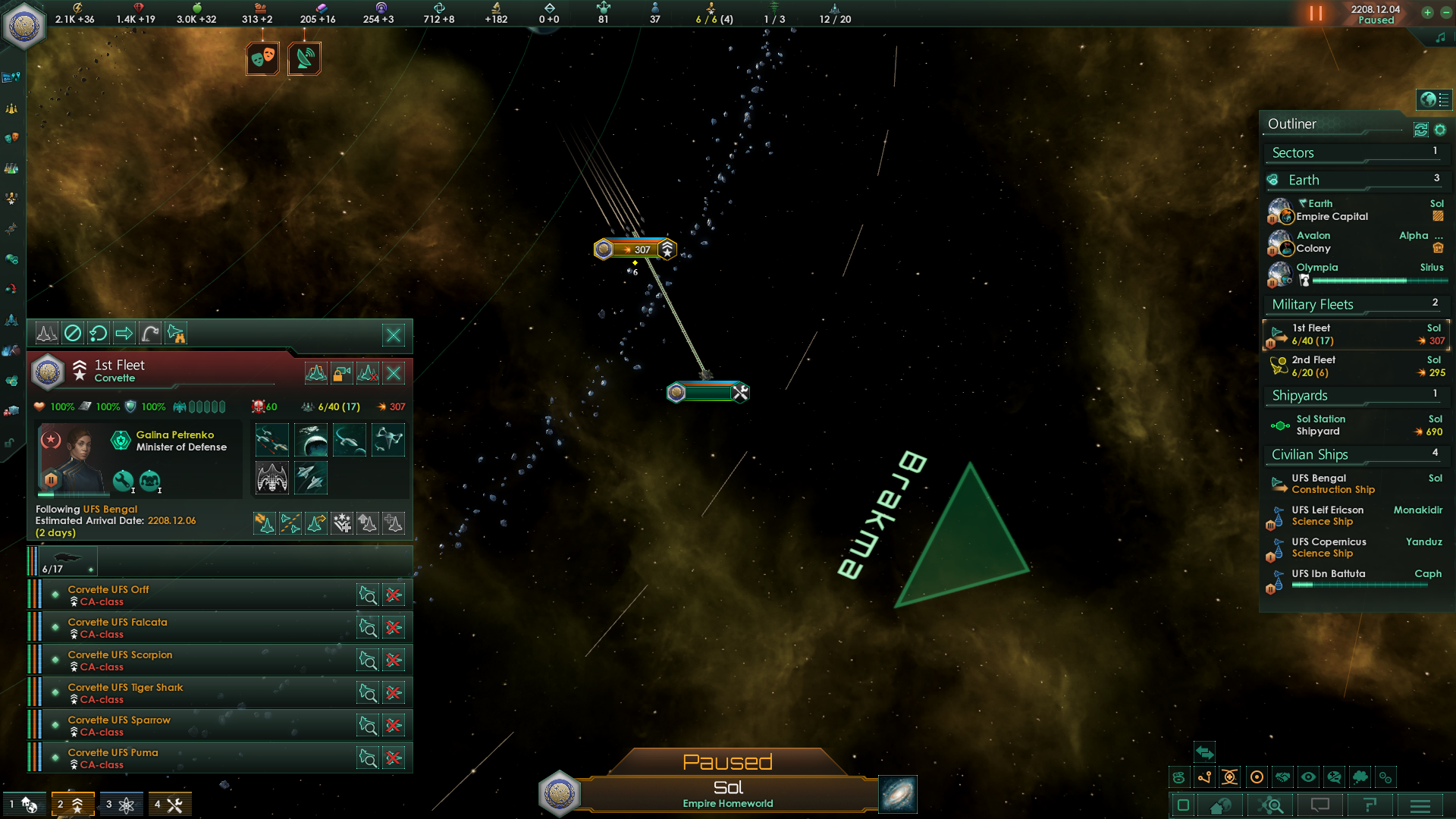Select Corvette UFS Puma in the ship list
The height and width of the screenshot is (819, 1456).
pos(112,752)
